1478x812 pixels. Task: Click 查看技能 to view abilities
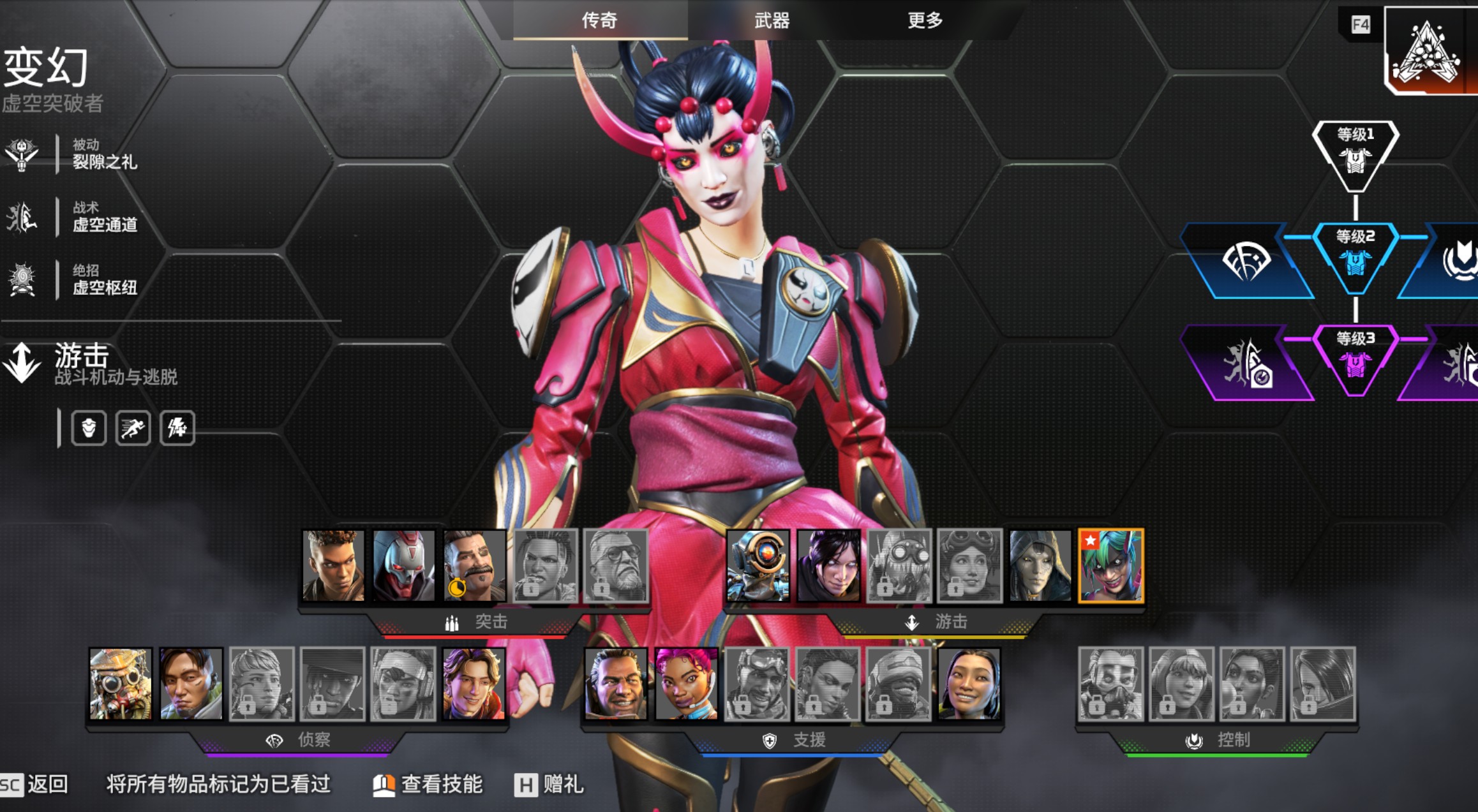click(x=428, y=784)
